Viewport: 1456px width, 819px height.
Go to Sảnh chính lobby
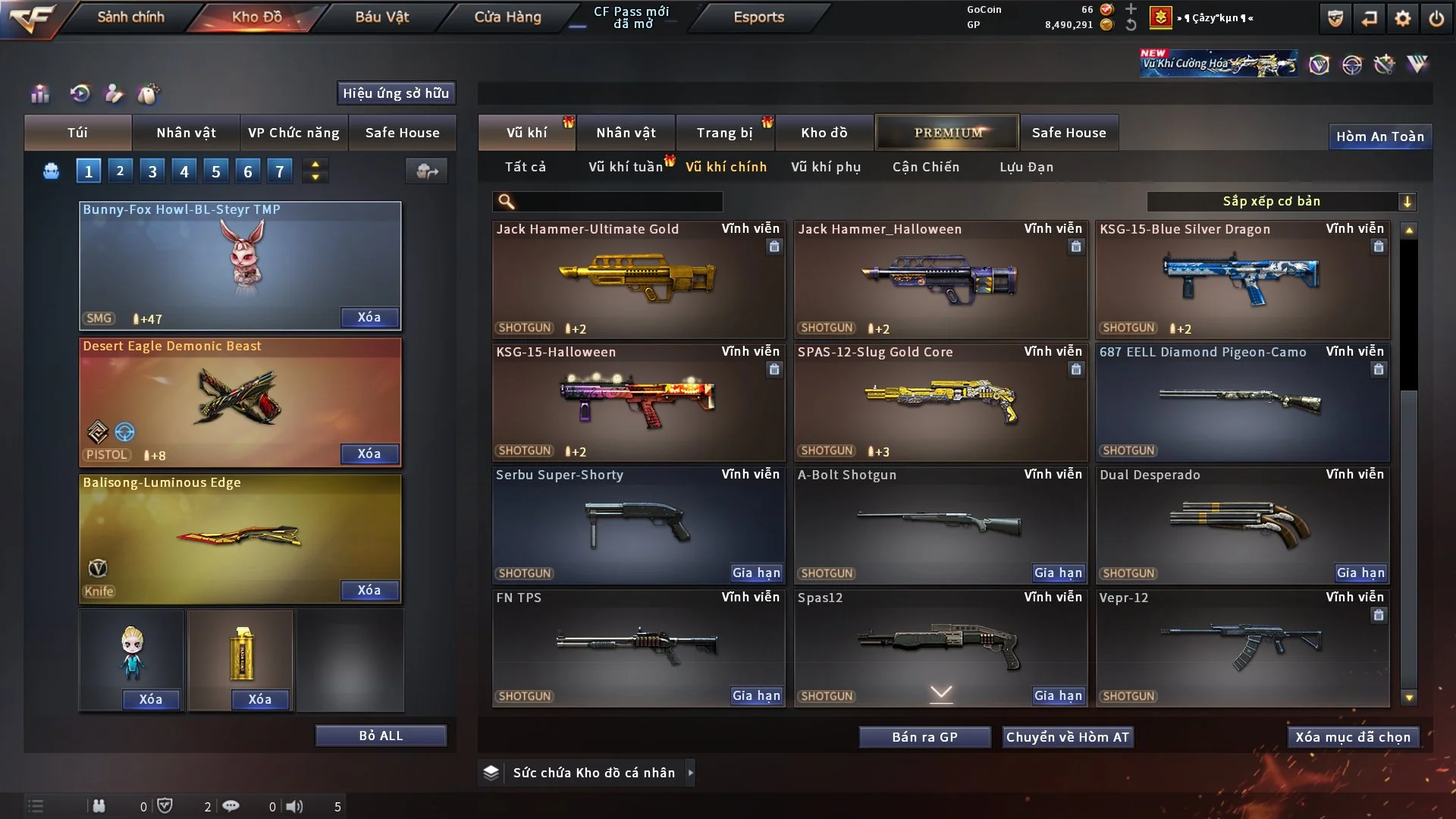point(130,17)
